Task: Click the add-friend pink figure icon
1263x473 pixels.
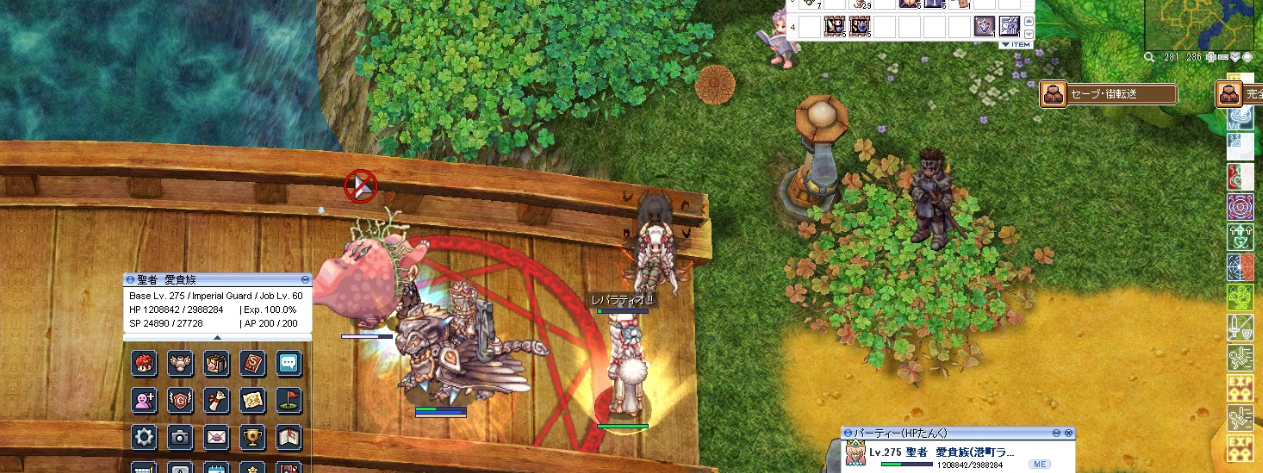Action: (x=145, y=400)
